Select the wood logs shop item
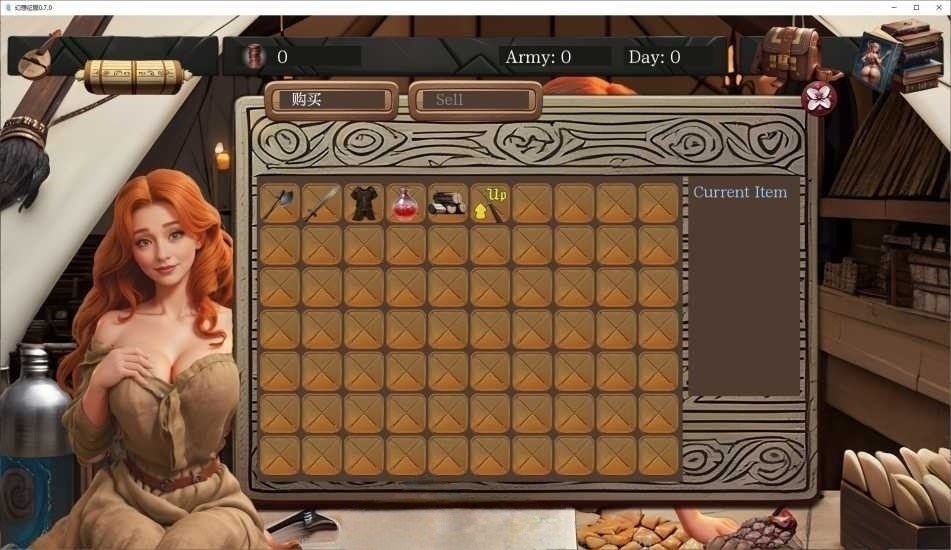This screenshot has width=951, height=550. [x=448, y=203]
